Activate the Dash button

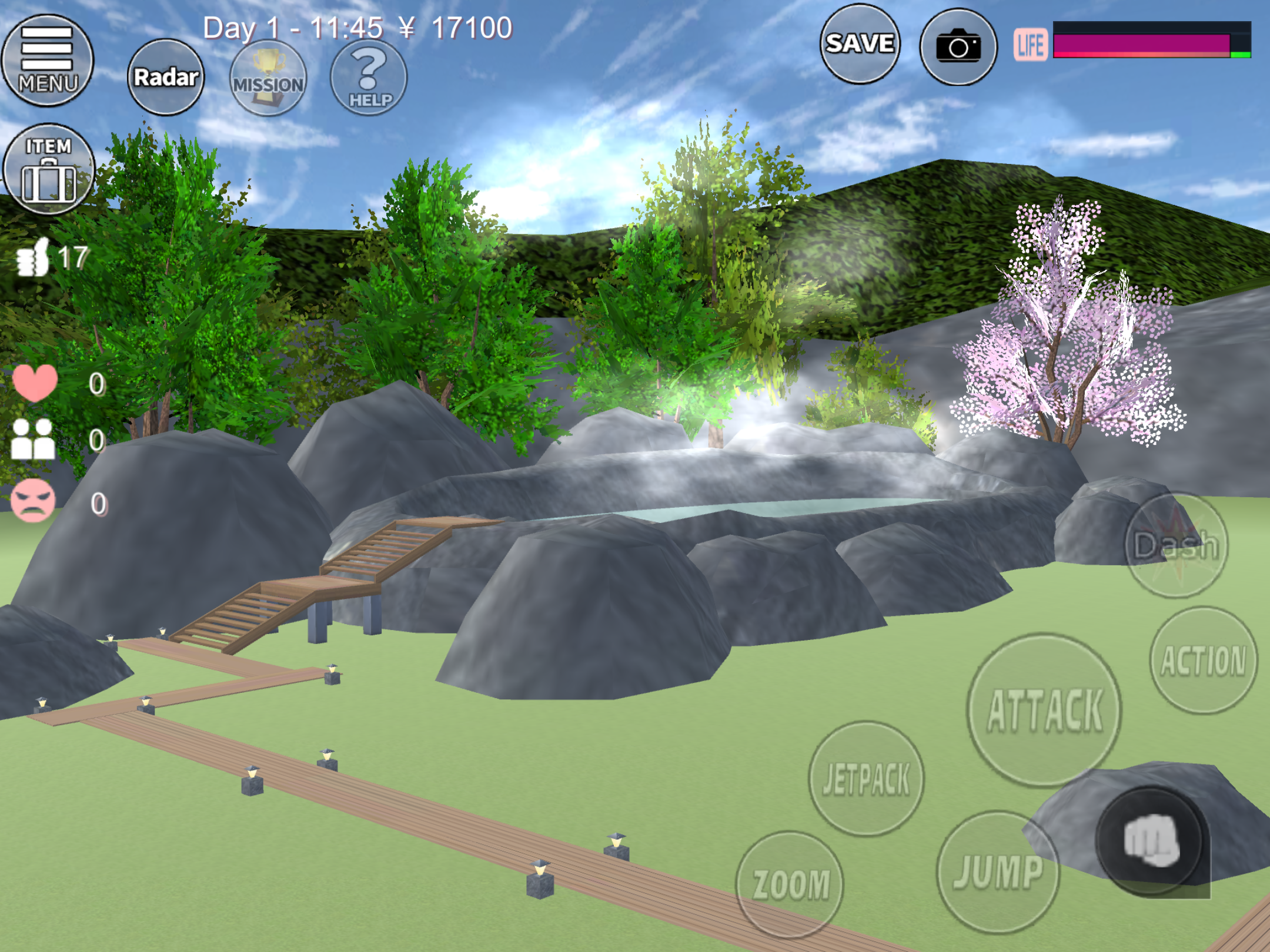click(x=1176, y=545)
